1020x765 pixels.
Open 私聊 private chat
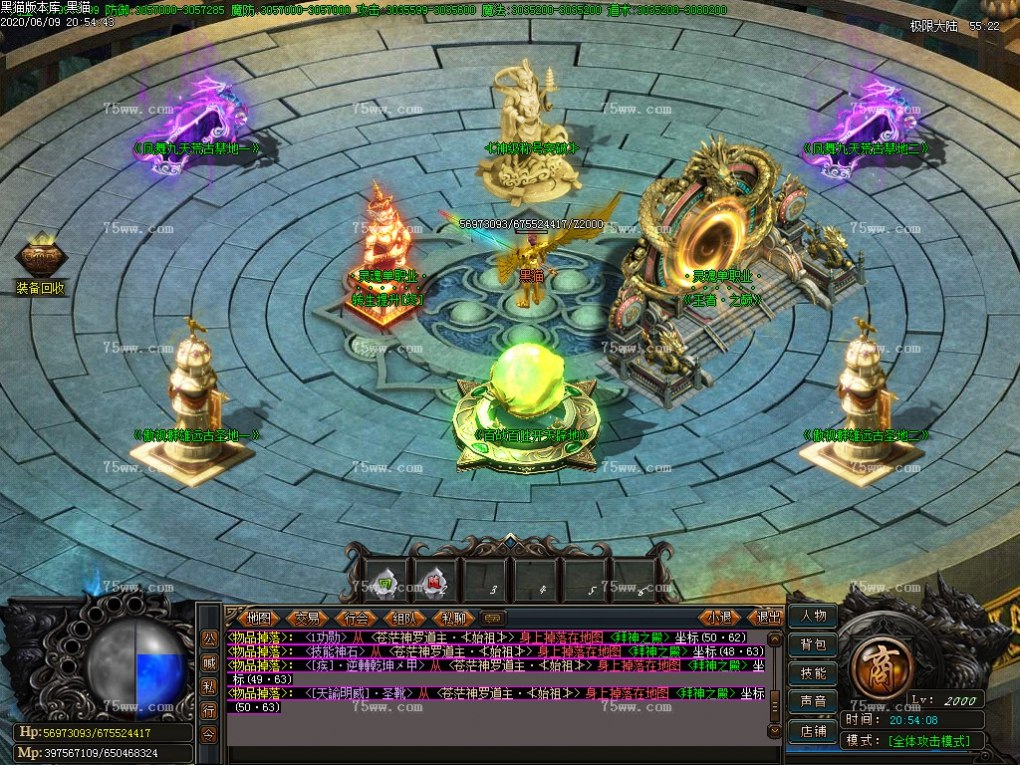point(454,618)
